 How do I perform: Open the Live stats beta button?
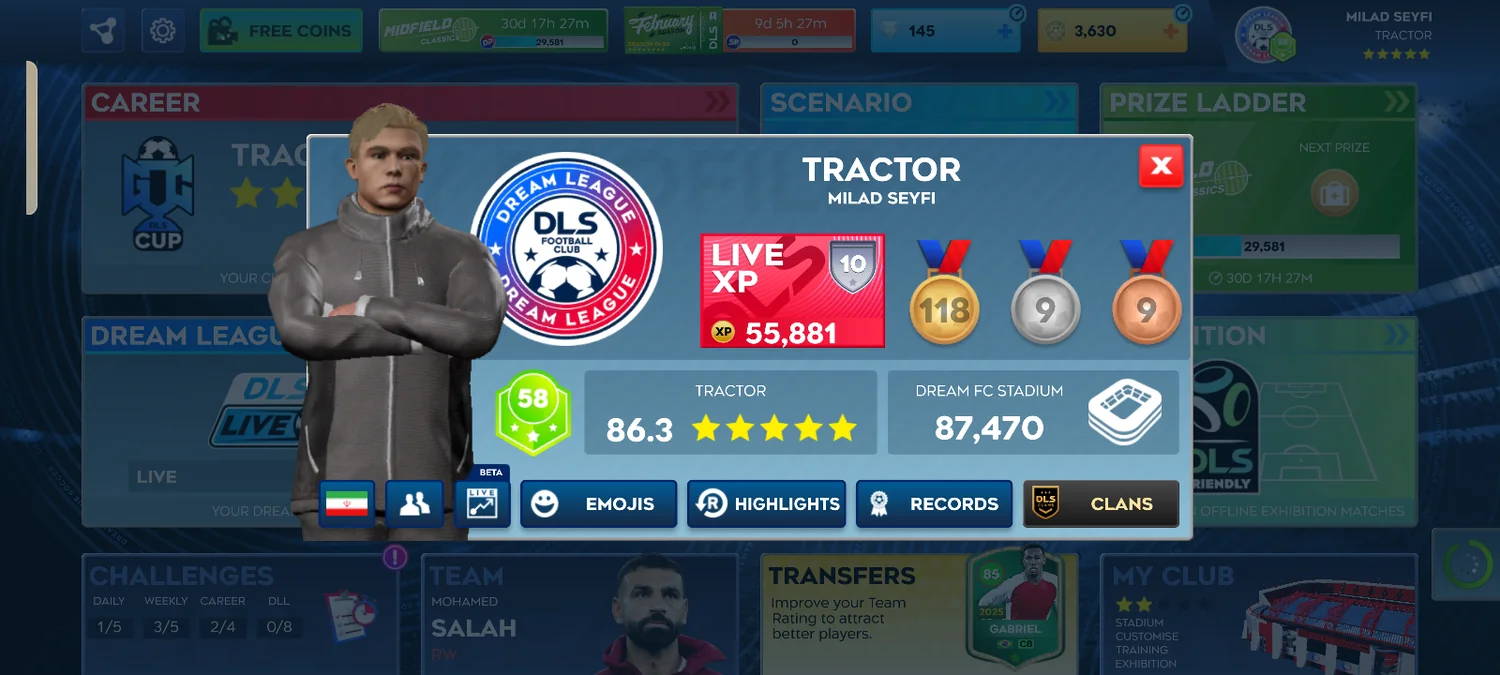(x=482, y=503)
